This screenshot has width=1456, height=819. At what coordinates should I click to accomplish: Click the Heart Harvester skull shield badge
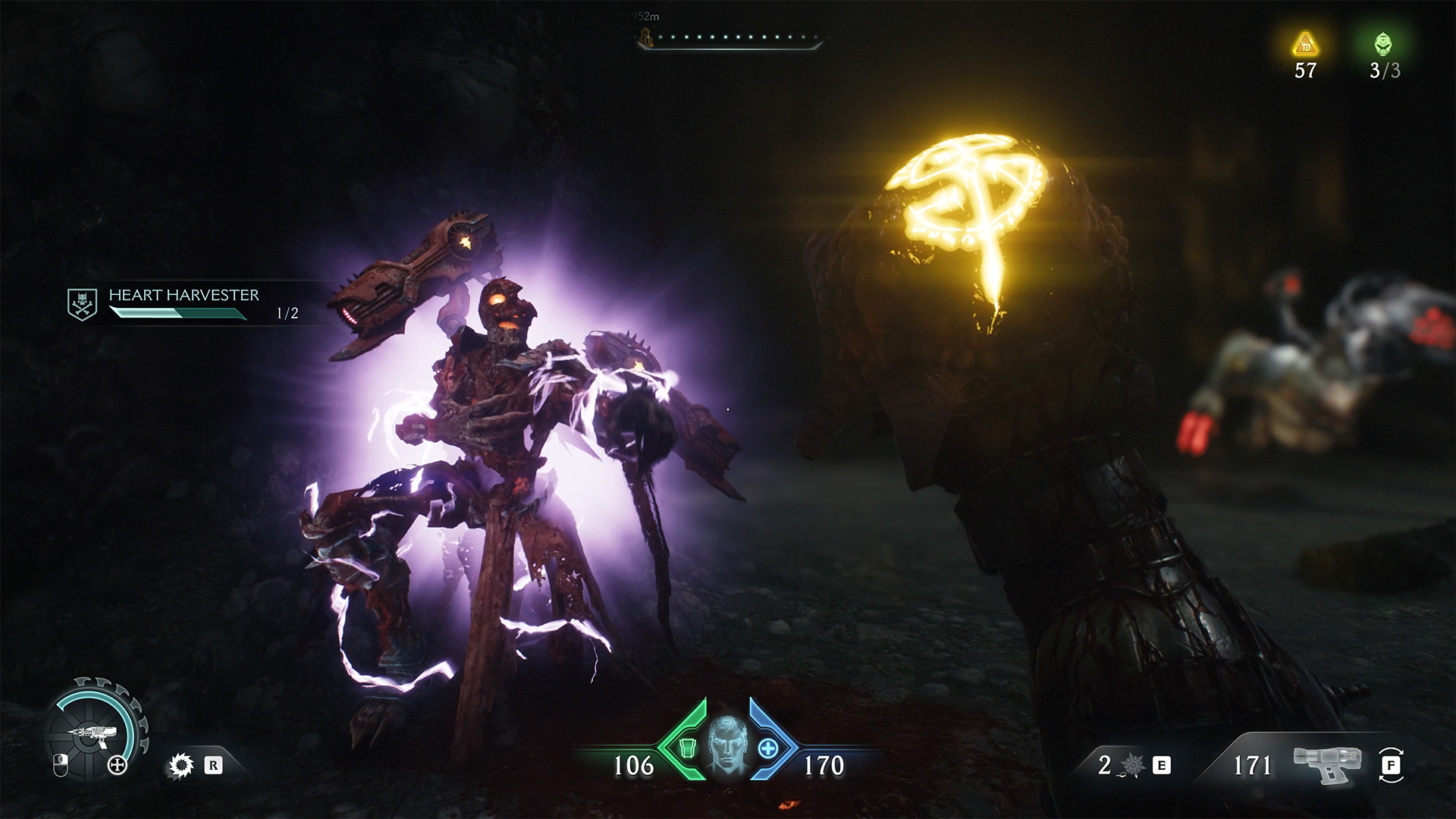point(82,304)
